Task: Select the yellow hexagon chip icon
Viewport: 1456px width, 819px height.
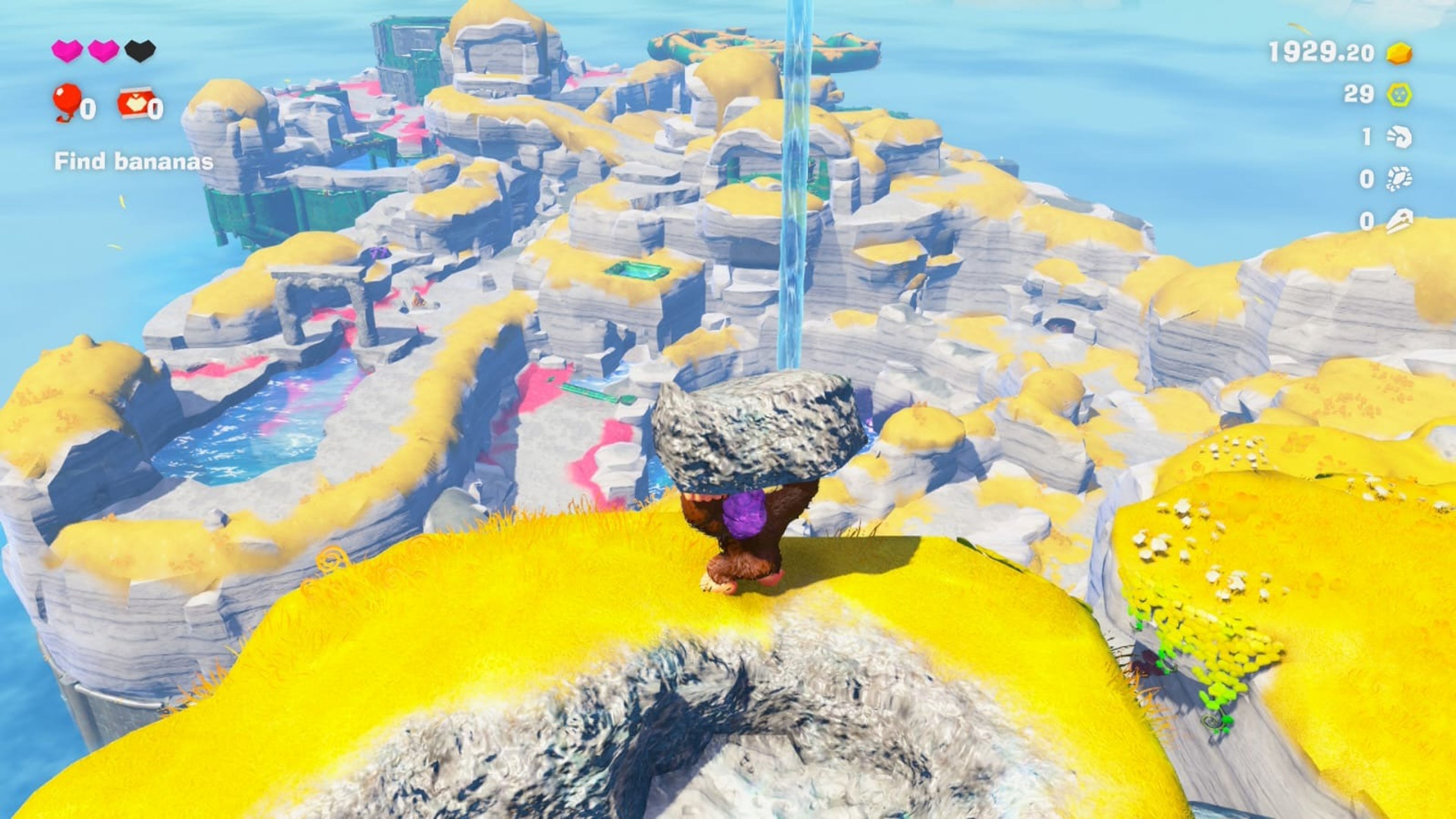Action: pos(1400,94)
